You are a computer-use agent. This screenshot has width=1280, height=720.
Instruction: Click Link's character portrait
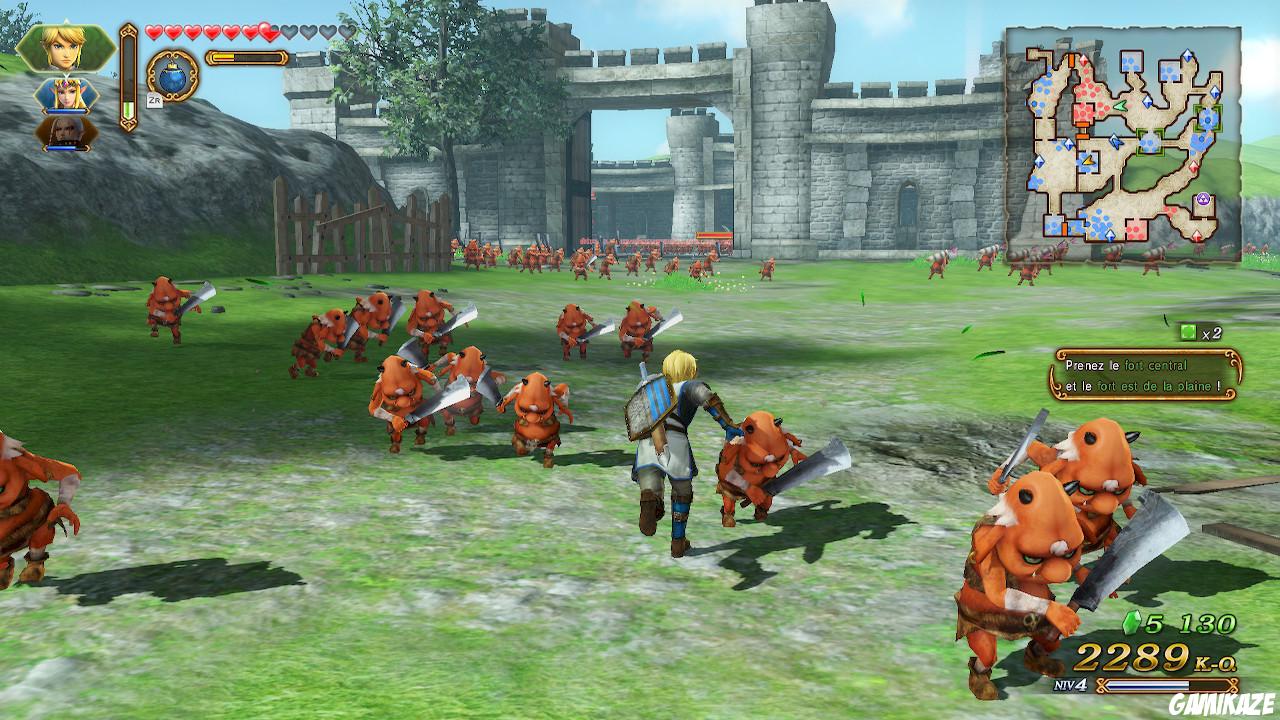(64, 46)
